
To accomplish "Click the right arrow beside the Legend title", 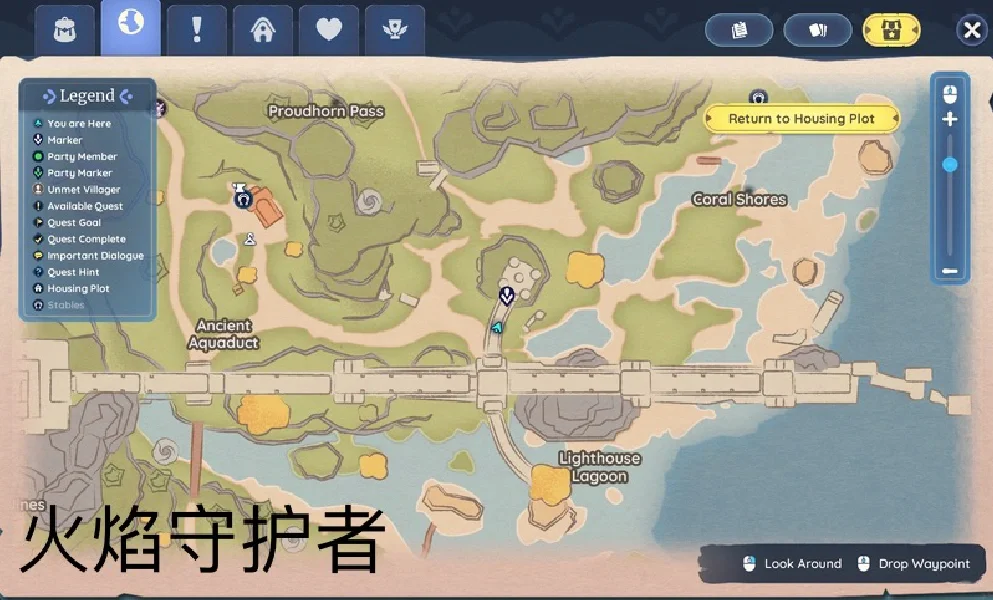I will point(126,96).
